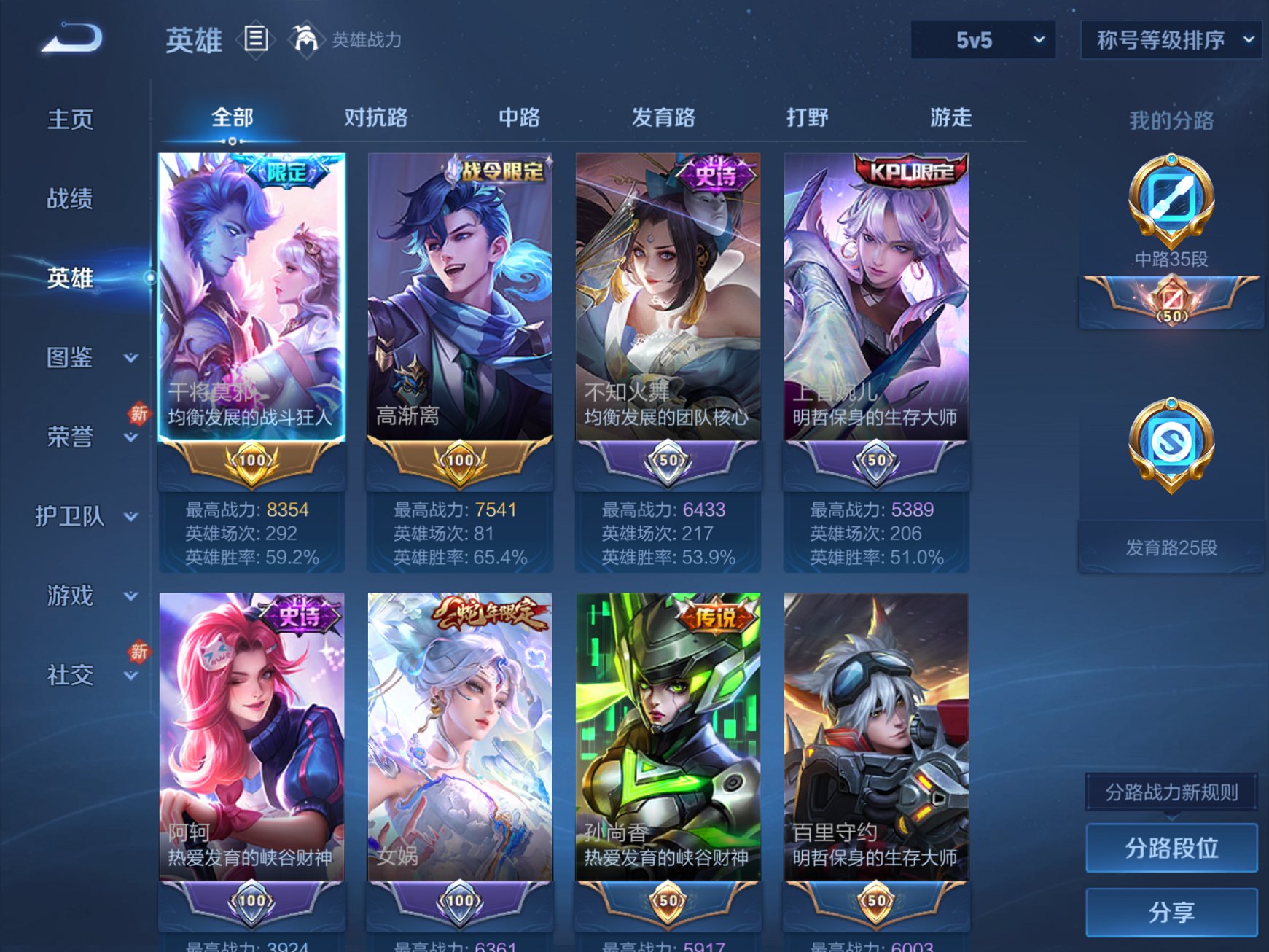This screenshot has width=1269, height=952.
Task: Open the 5v5 mode dropdown
Action: (x=984, y=40)
